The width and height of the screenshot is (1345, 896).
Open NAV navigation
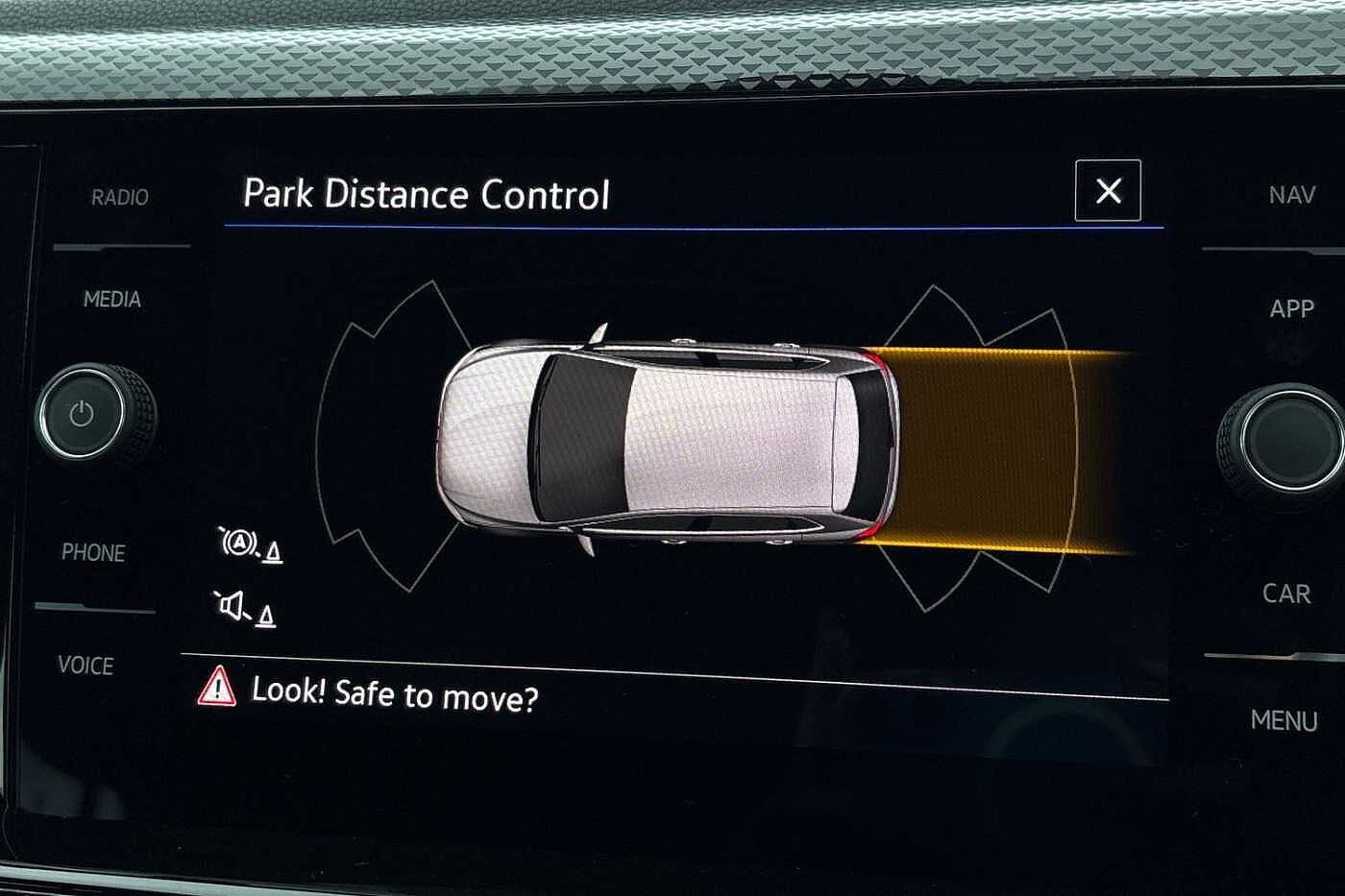coord(1291,196)
